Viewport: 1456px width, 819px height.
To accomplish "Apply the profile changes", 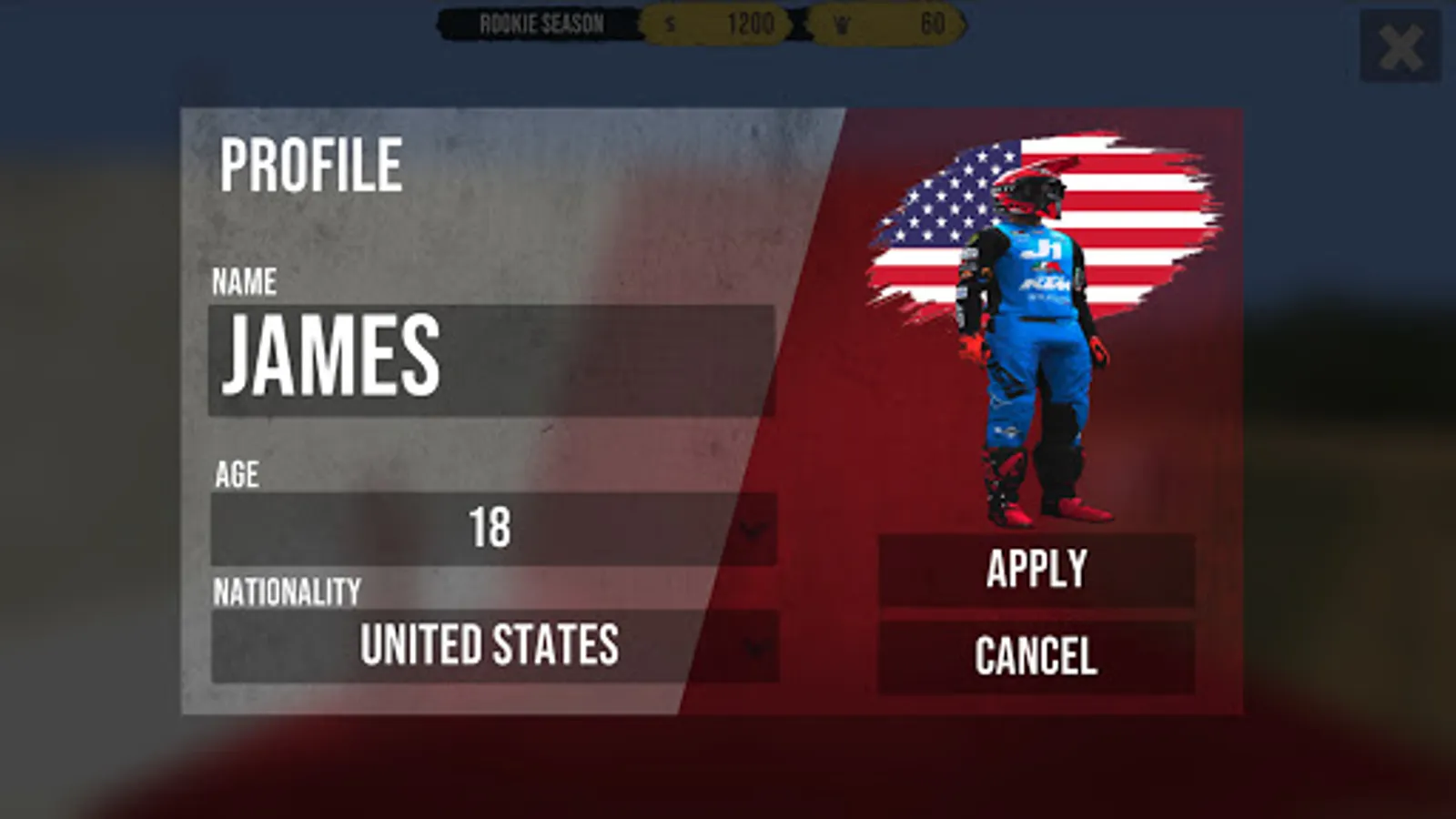I will (1037, 568).
